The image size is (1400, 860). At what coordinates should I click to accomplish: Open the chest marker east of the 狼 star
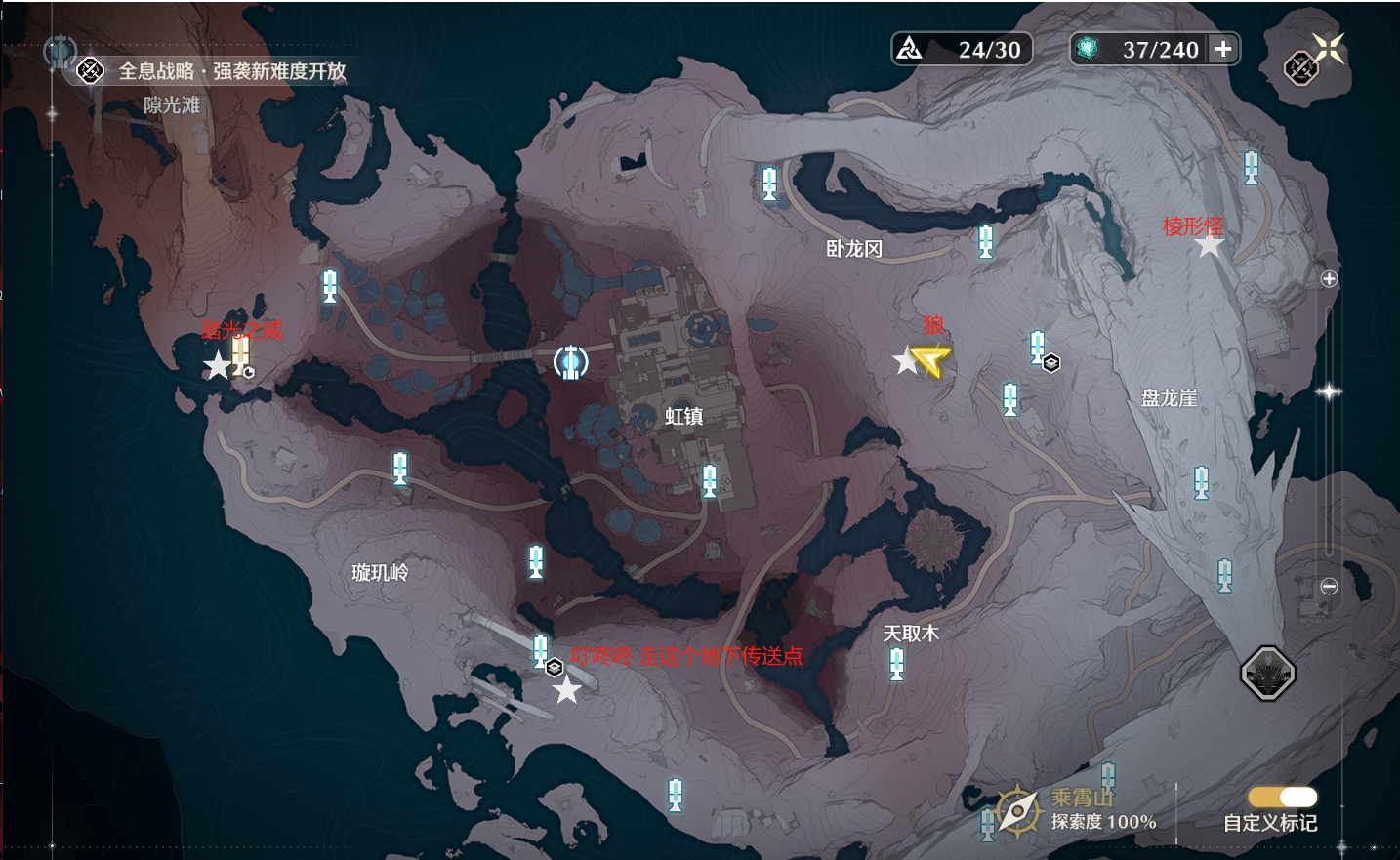[1051, 361]
